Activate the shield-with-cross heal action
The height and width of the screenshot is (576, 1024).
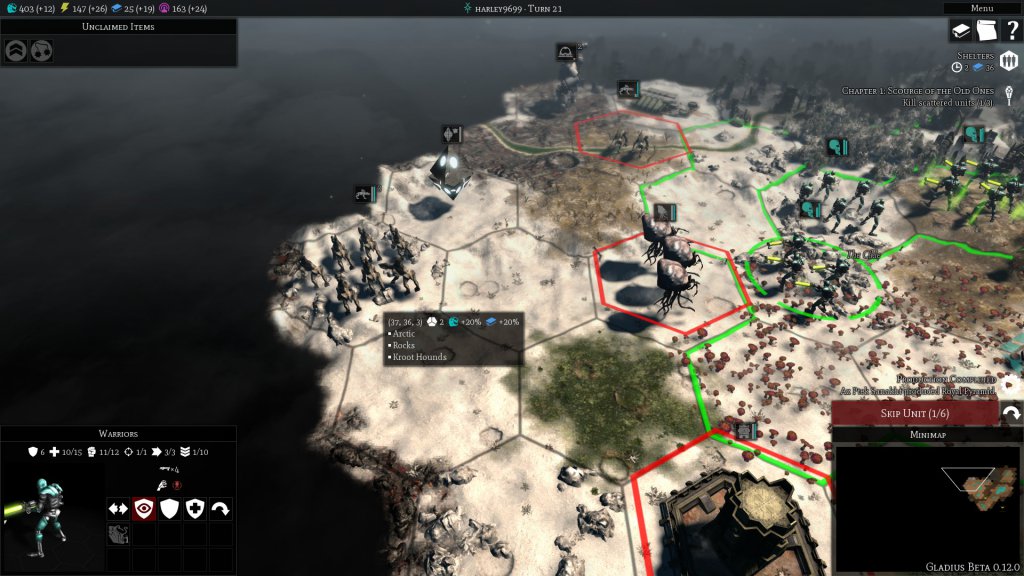(x=195, y=508)
